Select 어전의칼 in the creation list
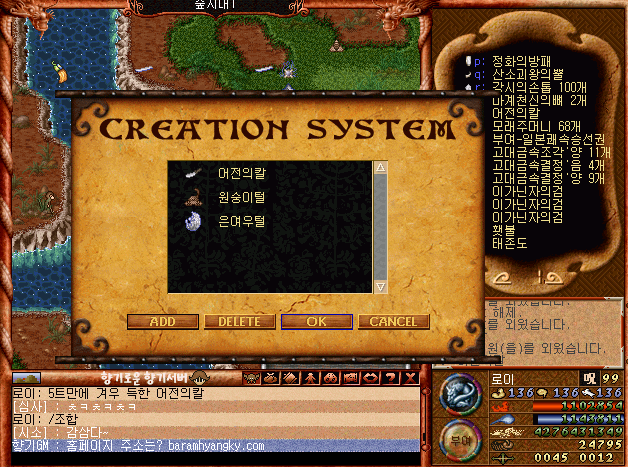Image resolution: width=628 pixels, height=467 pixels. [x=242, y=174]
